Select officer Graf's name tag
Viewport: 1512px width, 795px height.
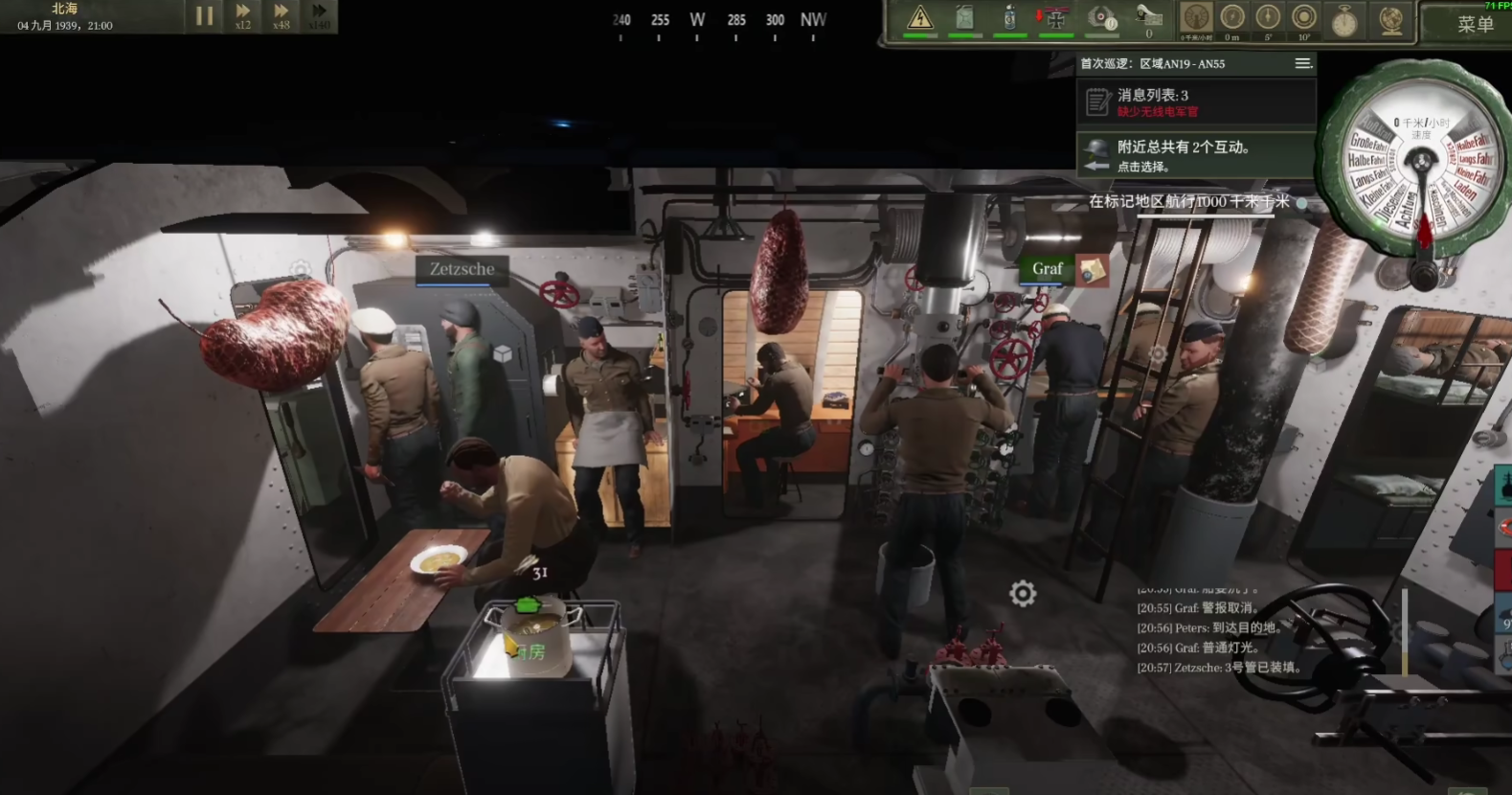click(1047, 269)
